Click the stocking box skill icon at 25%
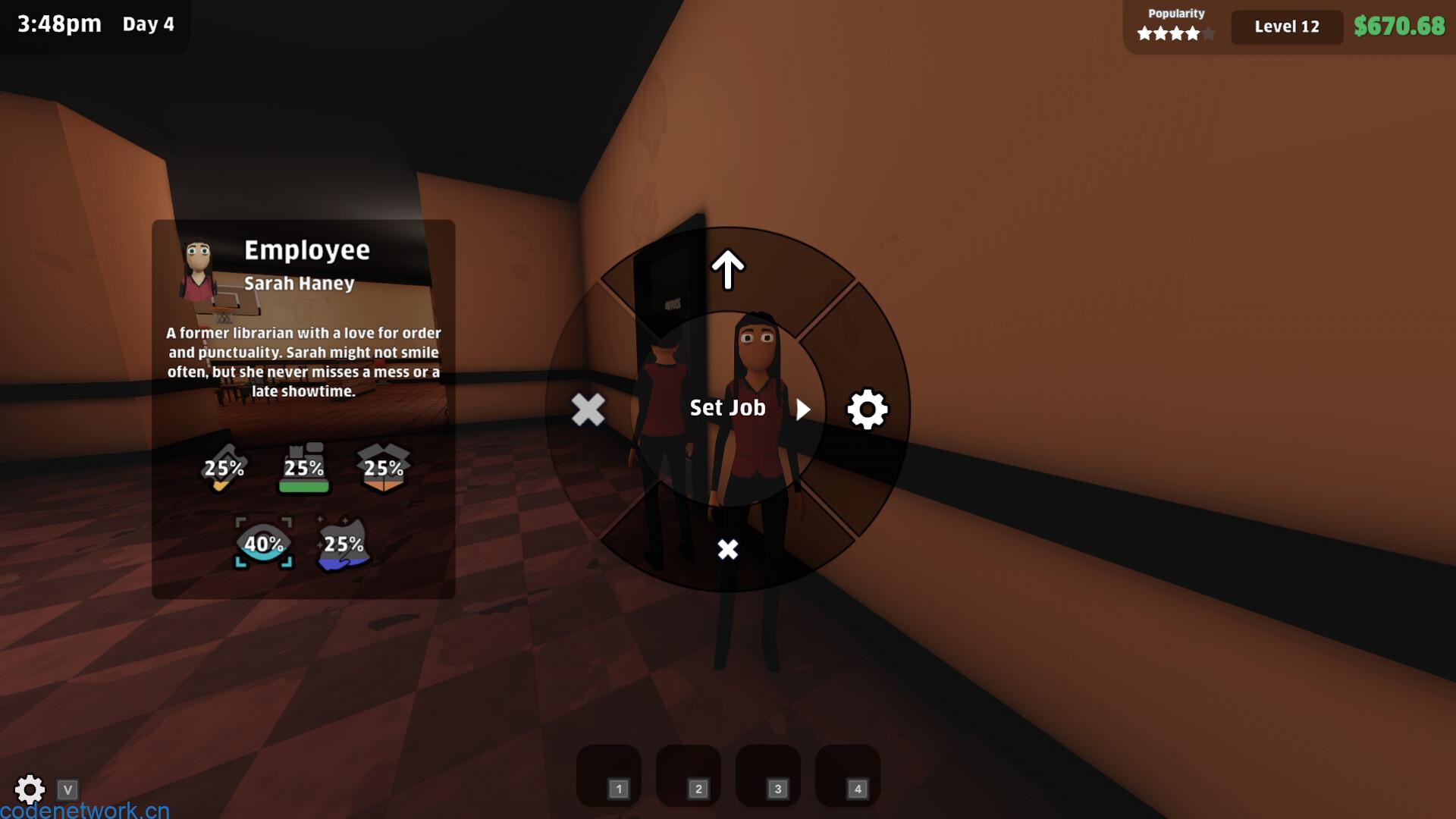The width and height of the screenshot is (1456, 819). [384, 469]
